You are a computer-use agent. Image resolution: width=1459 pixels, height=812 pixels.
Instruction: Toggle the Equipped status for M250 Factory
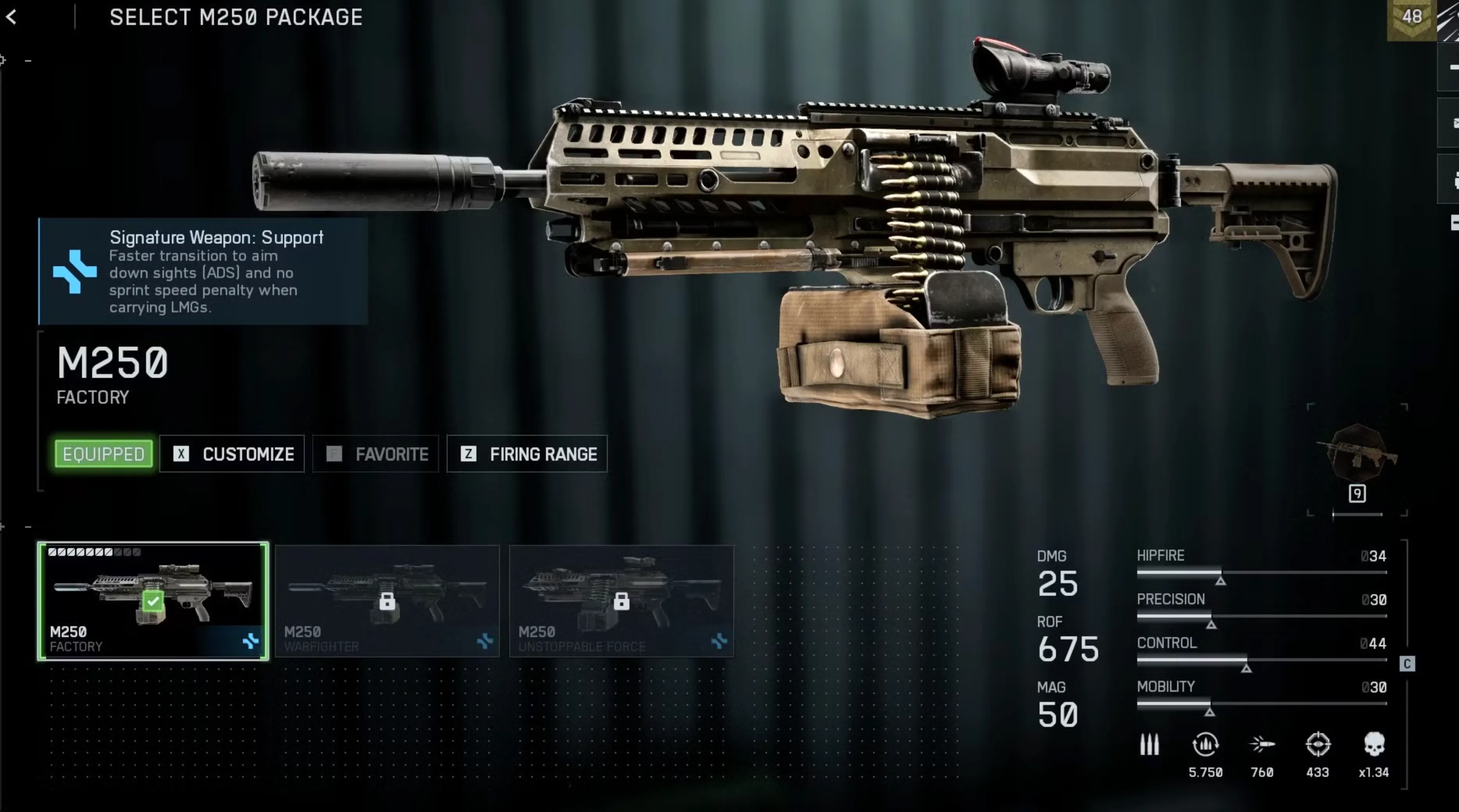coord(103,454)
